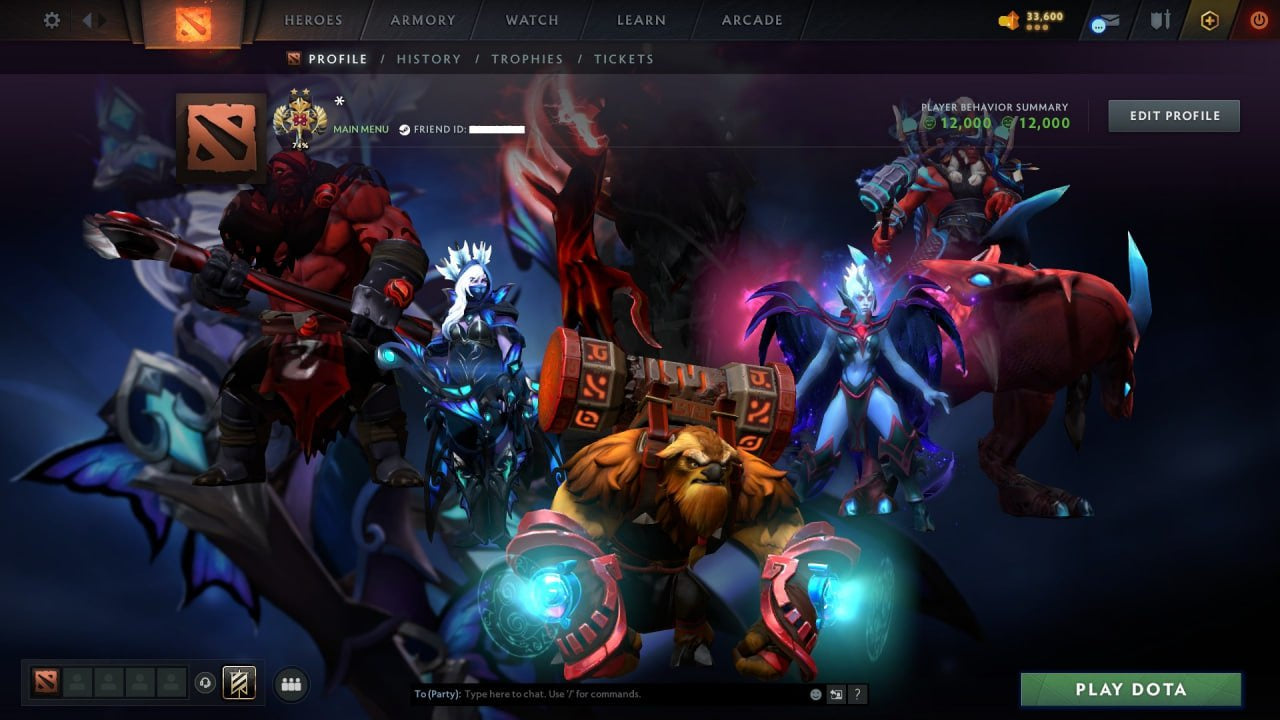Open friends list with the people icon

290,684
